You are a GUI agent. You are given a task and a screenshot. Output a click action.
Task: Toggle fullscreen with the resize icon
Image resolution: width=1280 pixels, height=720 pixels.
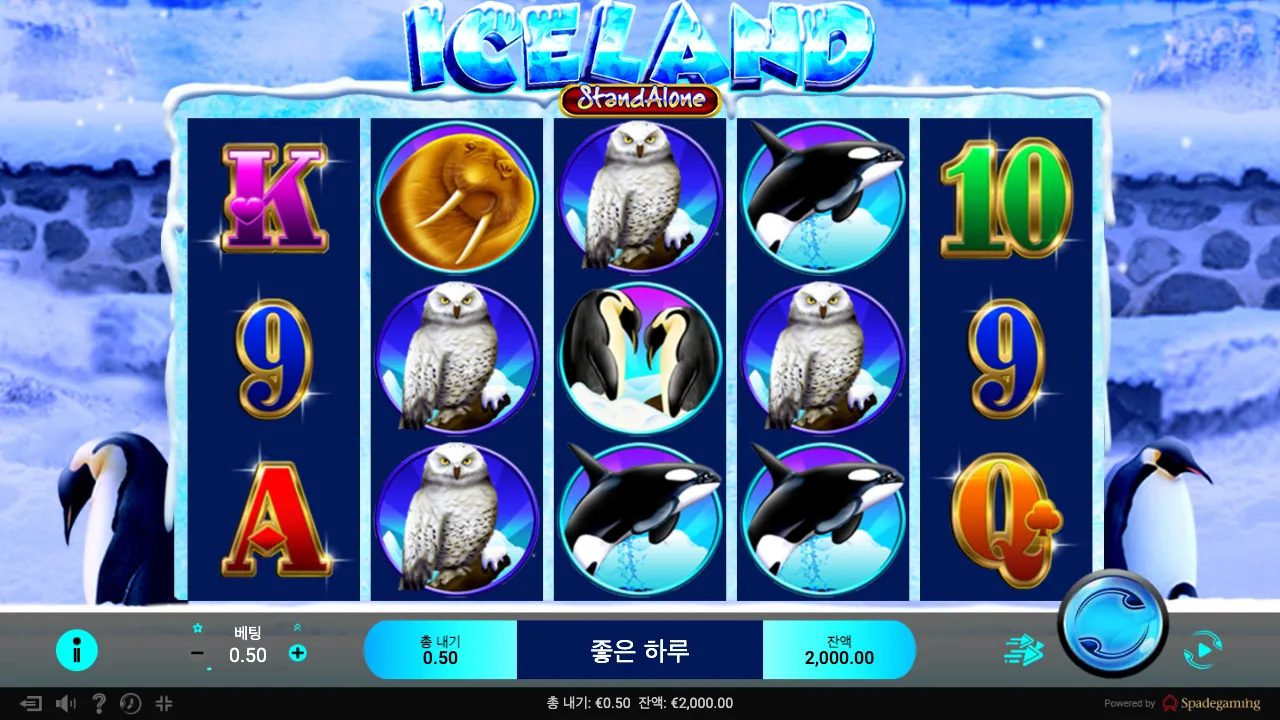point(163,703)
